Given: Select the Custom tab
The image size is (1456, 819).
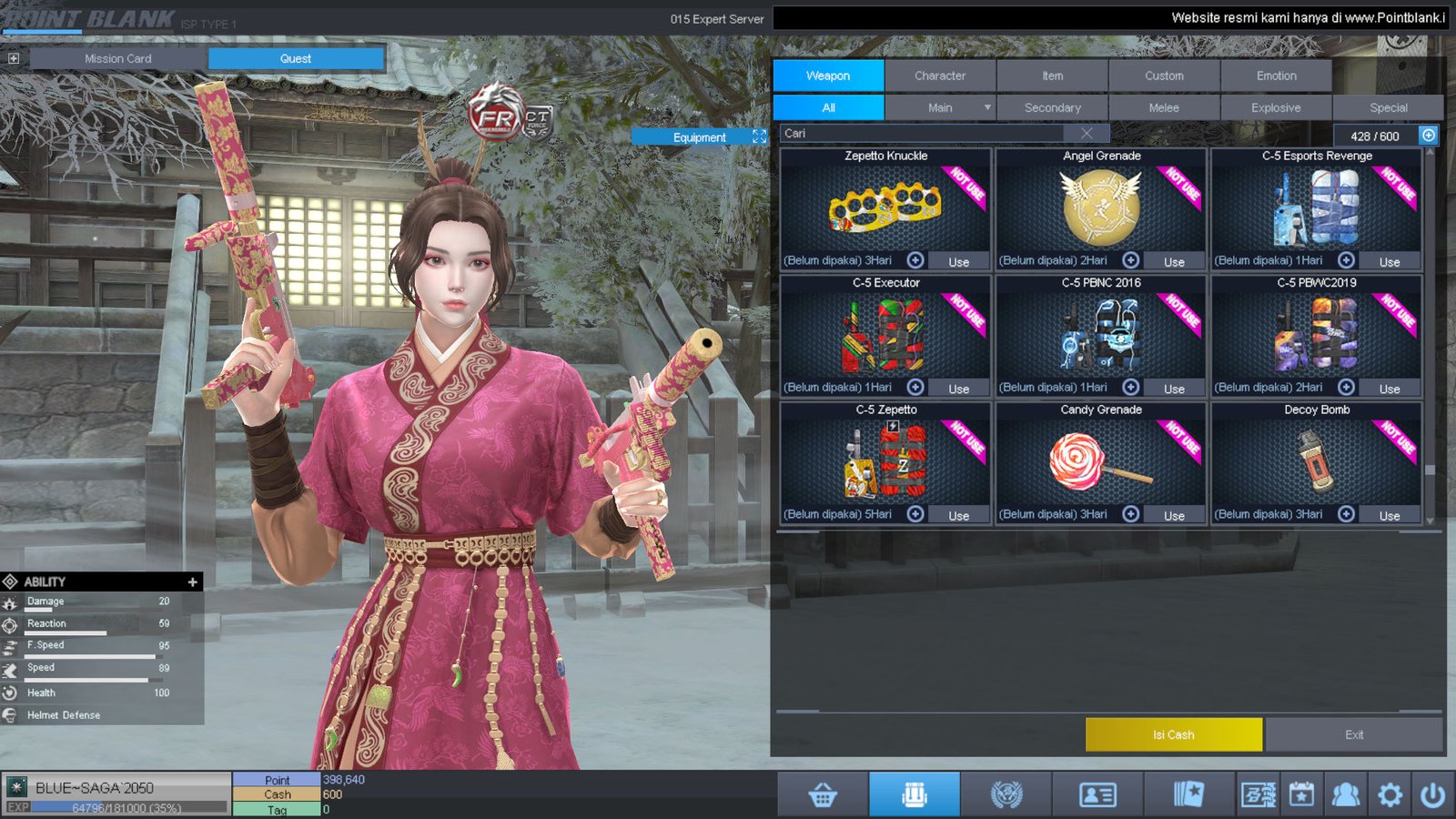Looking at the screenshot, I should [x=1164, y=76].
